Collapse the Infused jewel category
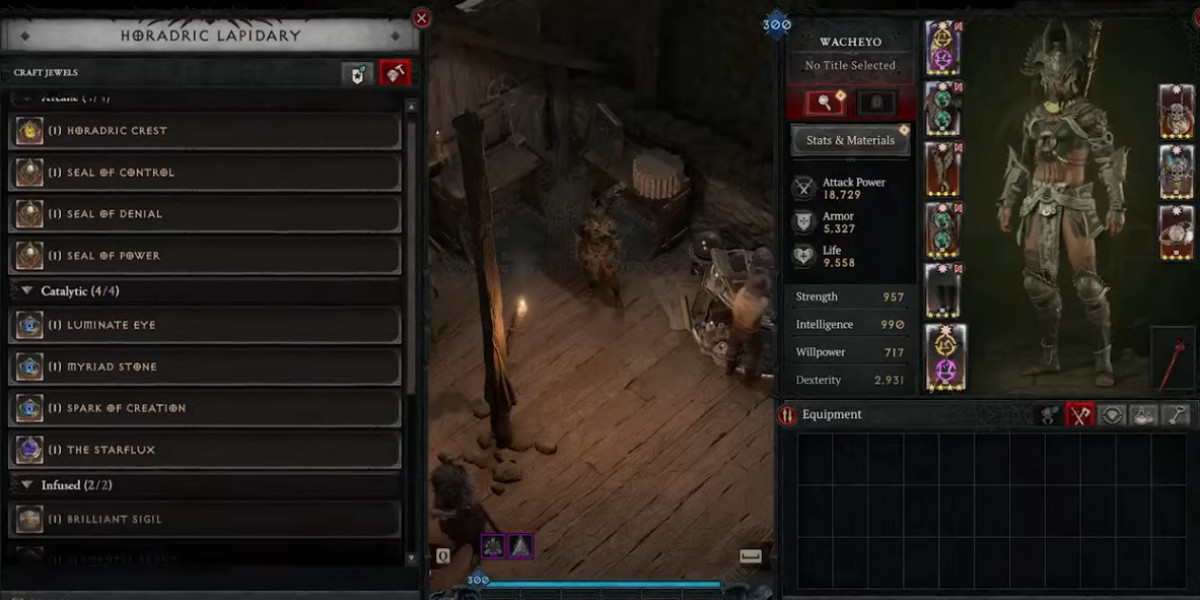This screenshot has width=1200, height=600. (28, 485)
